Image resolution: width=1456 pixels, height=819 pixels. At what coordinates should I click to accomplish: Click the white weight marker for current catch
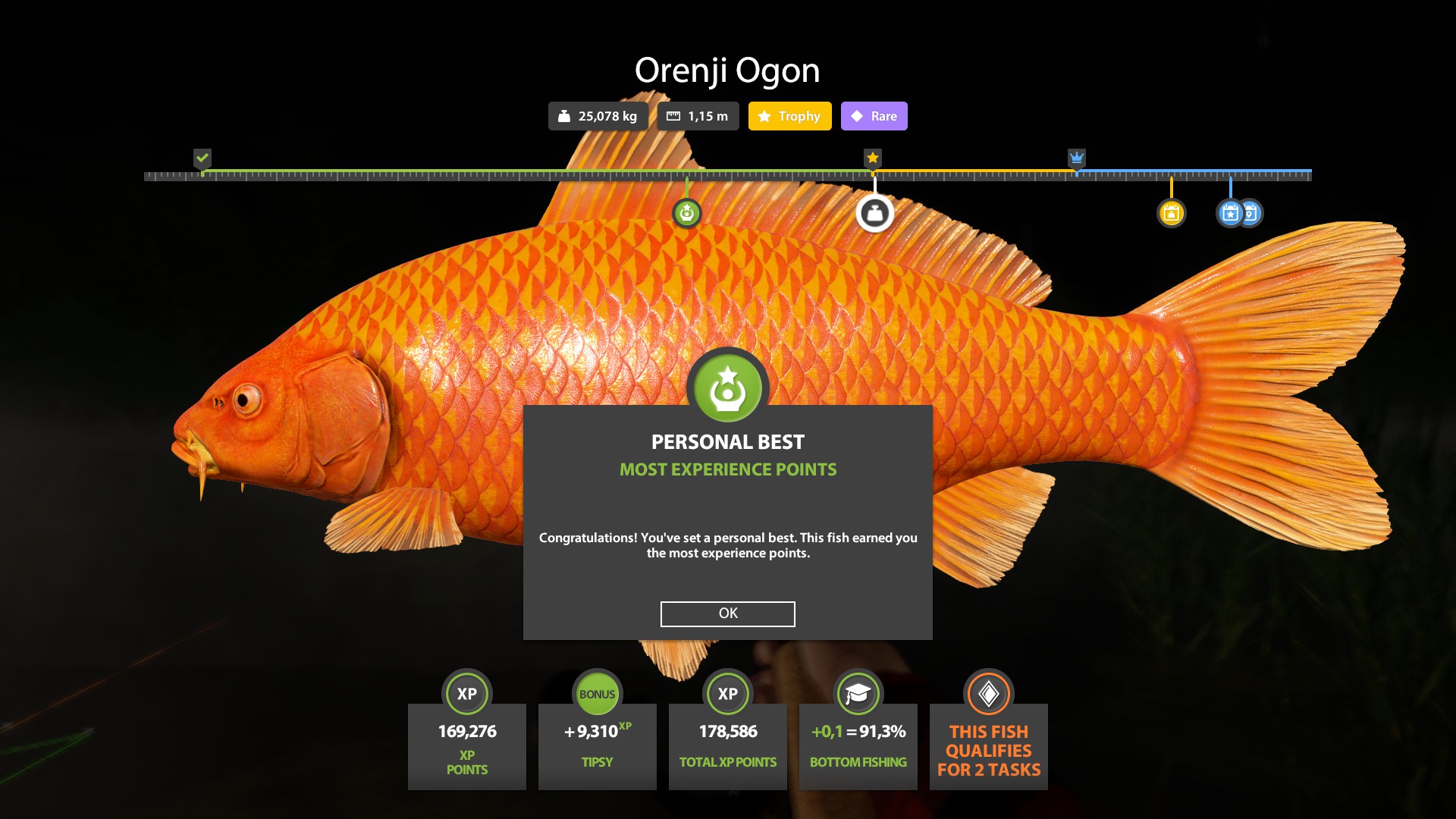coord(874,215)
